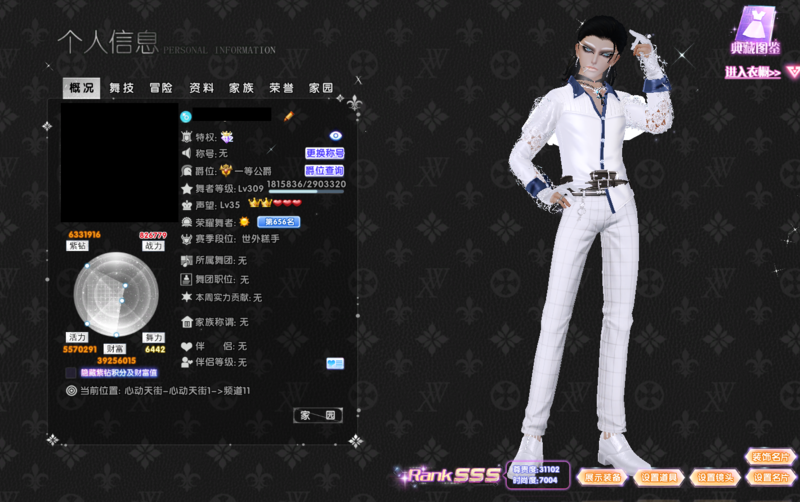Tick the 隐藏紫钻积分及财富值 checkbox

point(72,373)
